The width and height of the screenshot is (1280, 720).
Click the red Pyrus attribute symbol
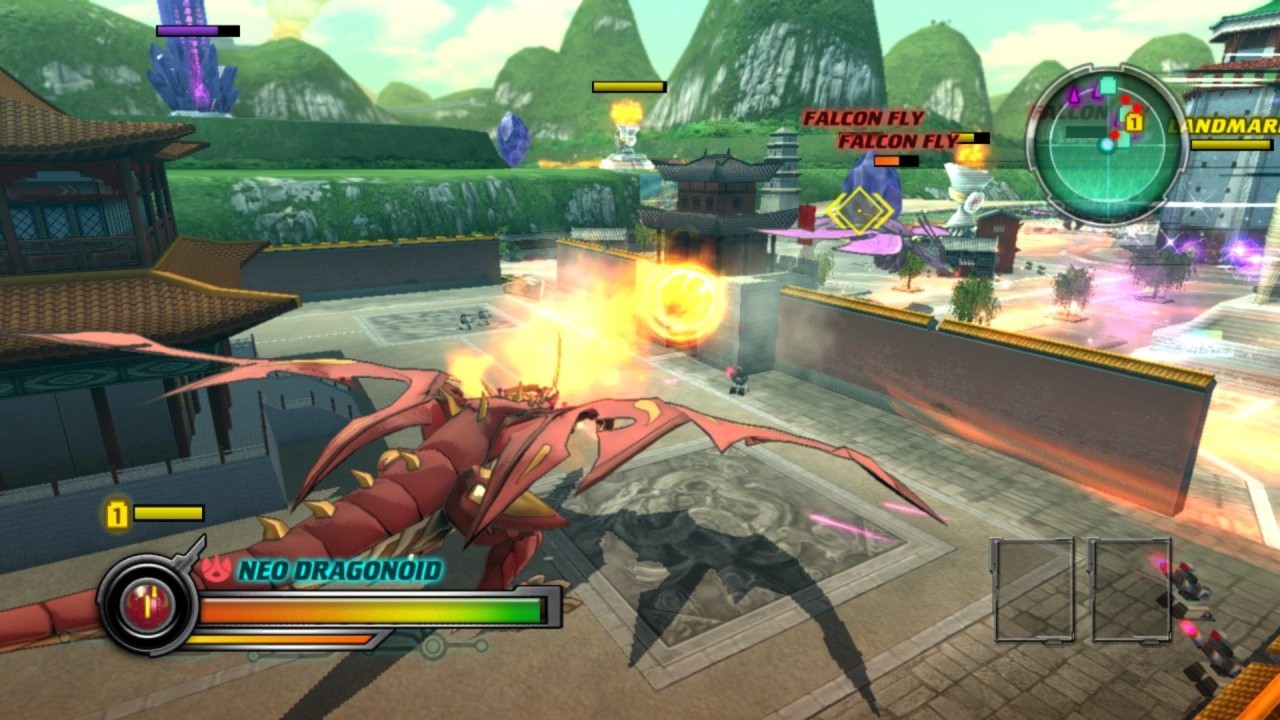(217, 570)
